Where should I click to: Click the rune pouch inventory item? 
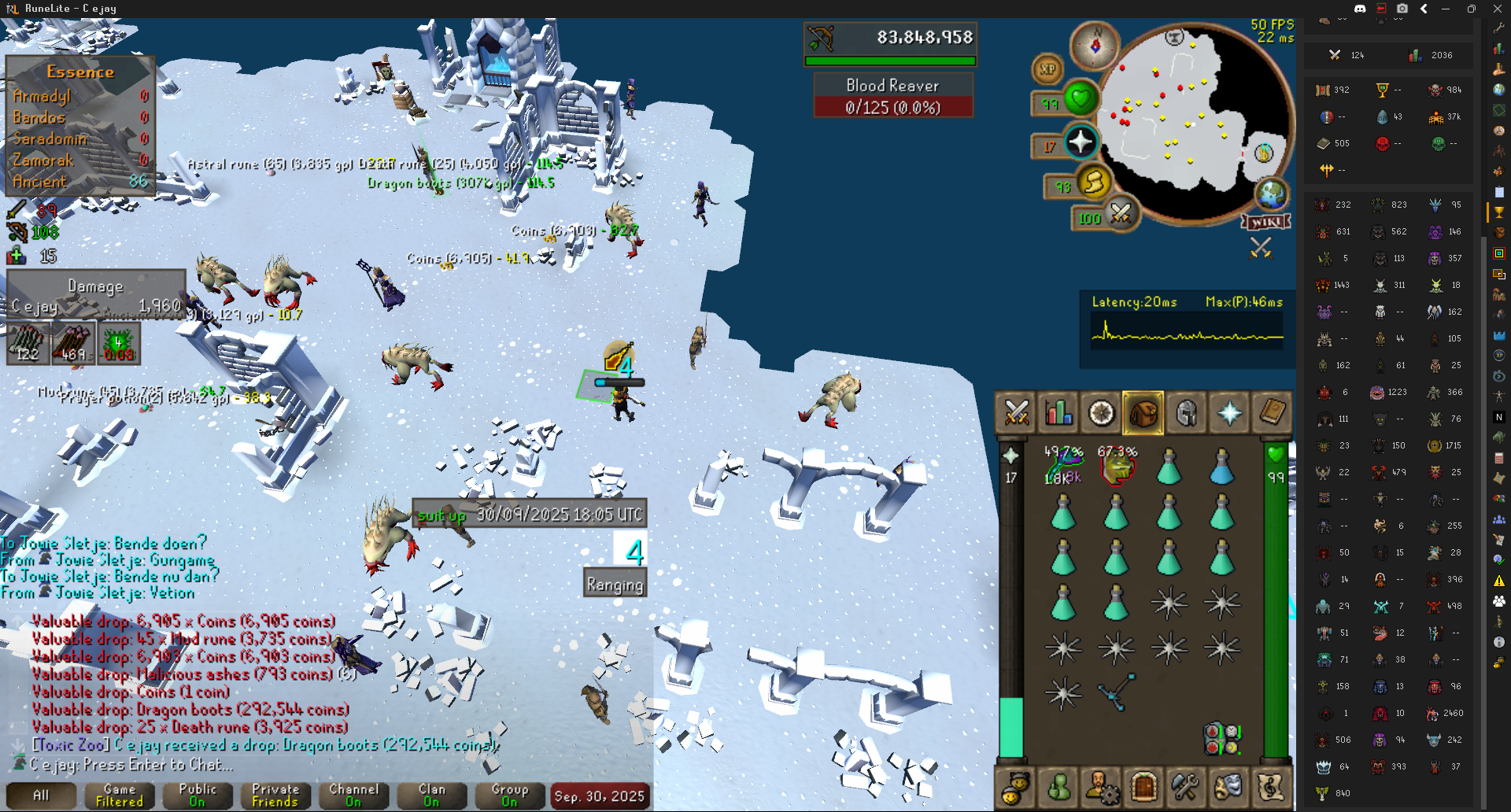[1221, 738]
